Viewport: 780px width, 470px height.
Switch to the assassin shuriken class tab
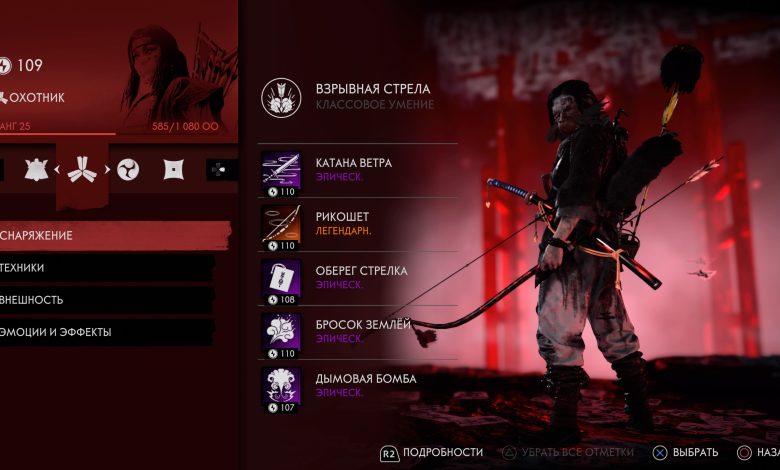point(173,169)
